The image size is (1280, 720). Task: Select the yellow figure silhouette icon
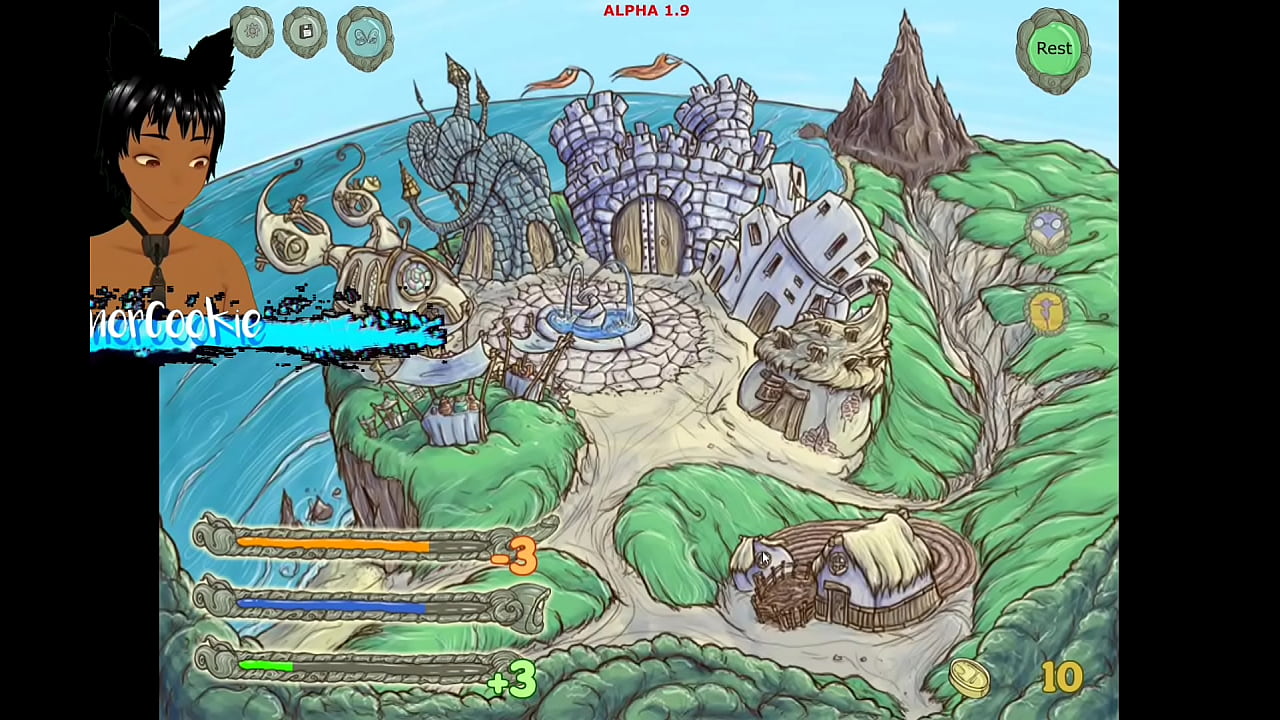click(x=1047, y=310)
